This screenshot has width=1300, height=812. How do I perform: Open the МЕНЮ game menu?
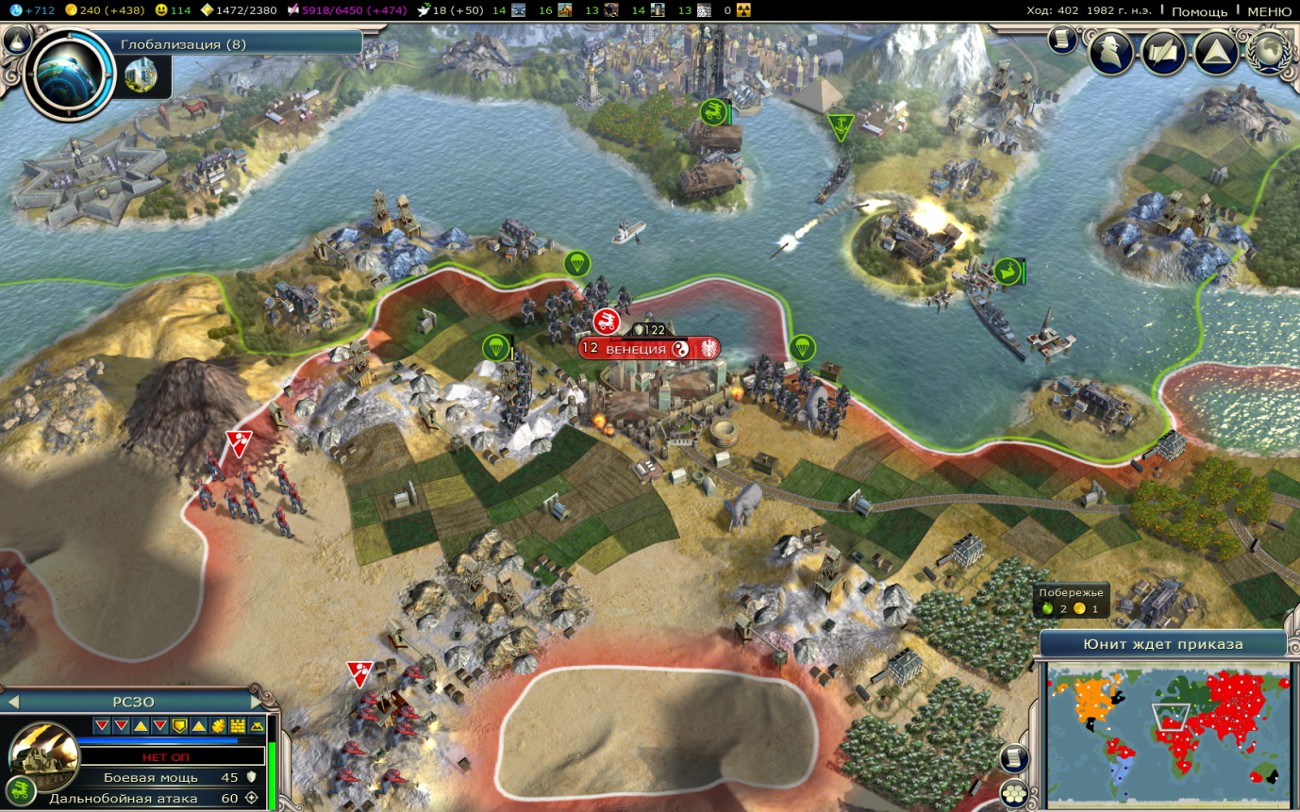point(1269,11)
